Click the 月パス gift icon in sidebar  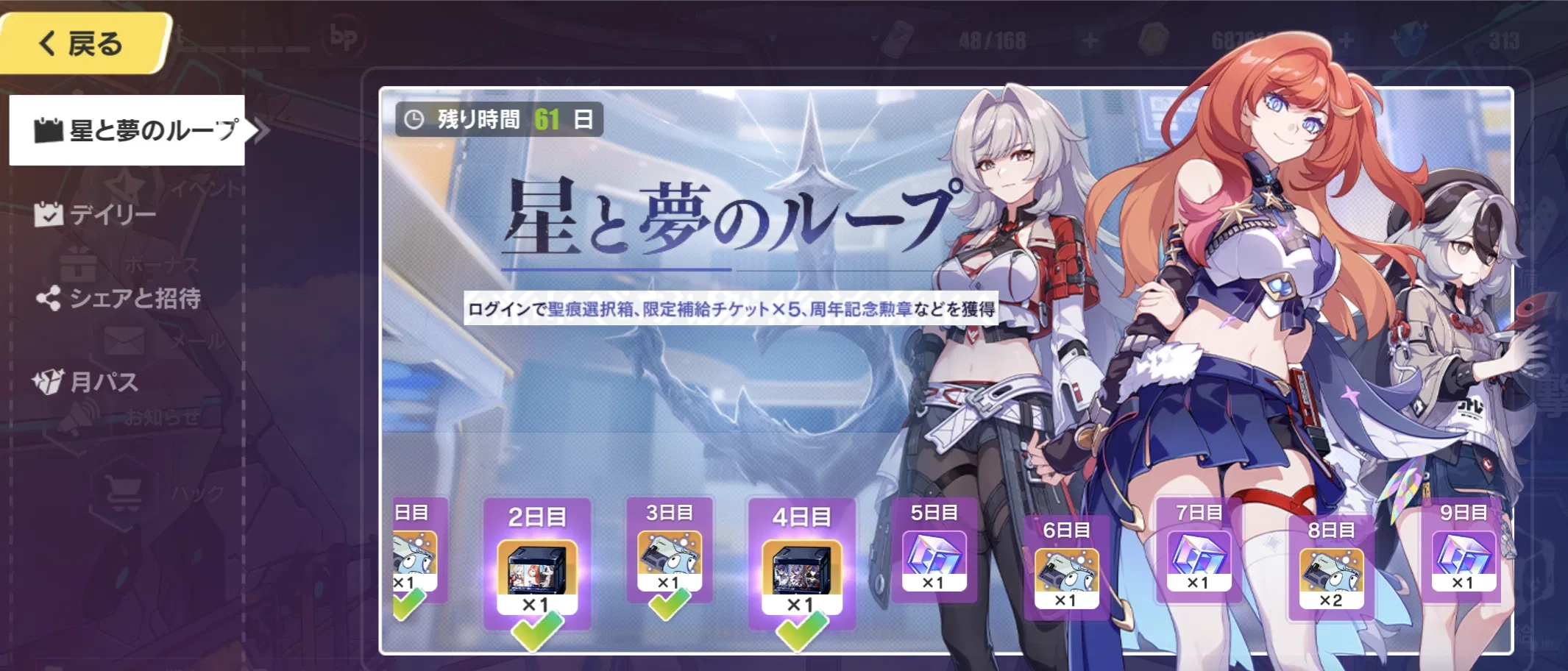(50, 380)
